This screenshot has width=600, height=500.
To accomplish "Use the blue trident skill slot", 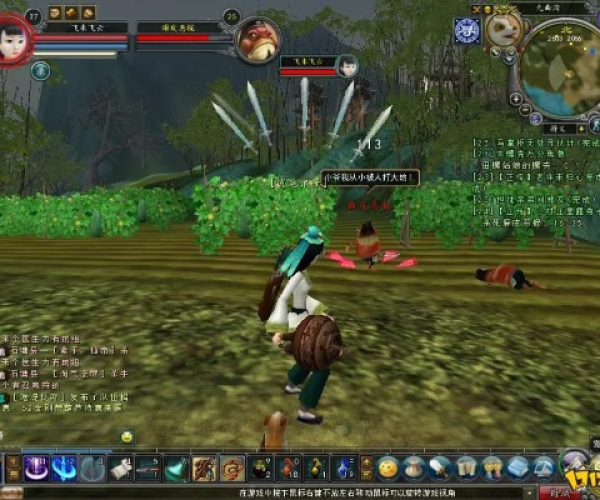I will coord(65,467).
